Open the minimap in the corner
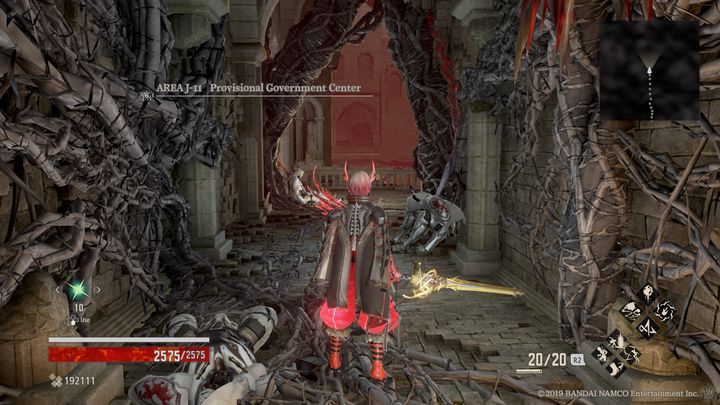 [649, 70]
